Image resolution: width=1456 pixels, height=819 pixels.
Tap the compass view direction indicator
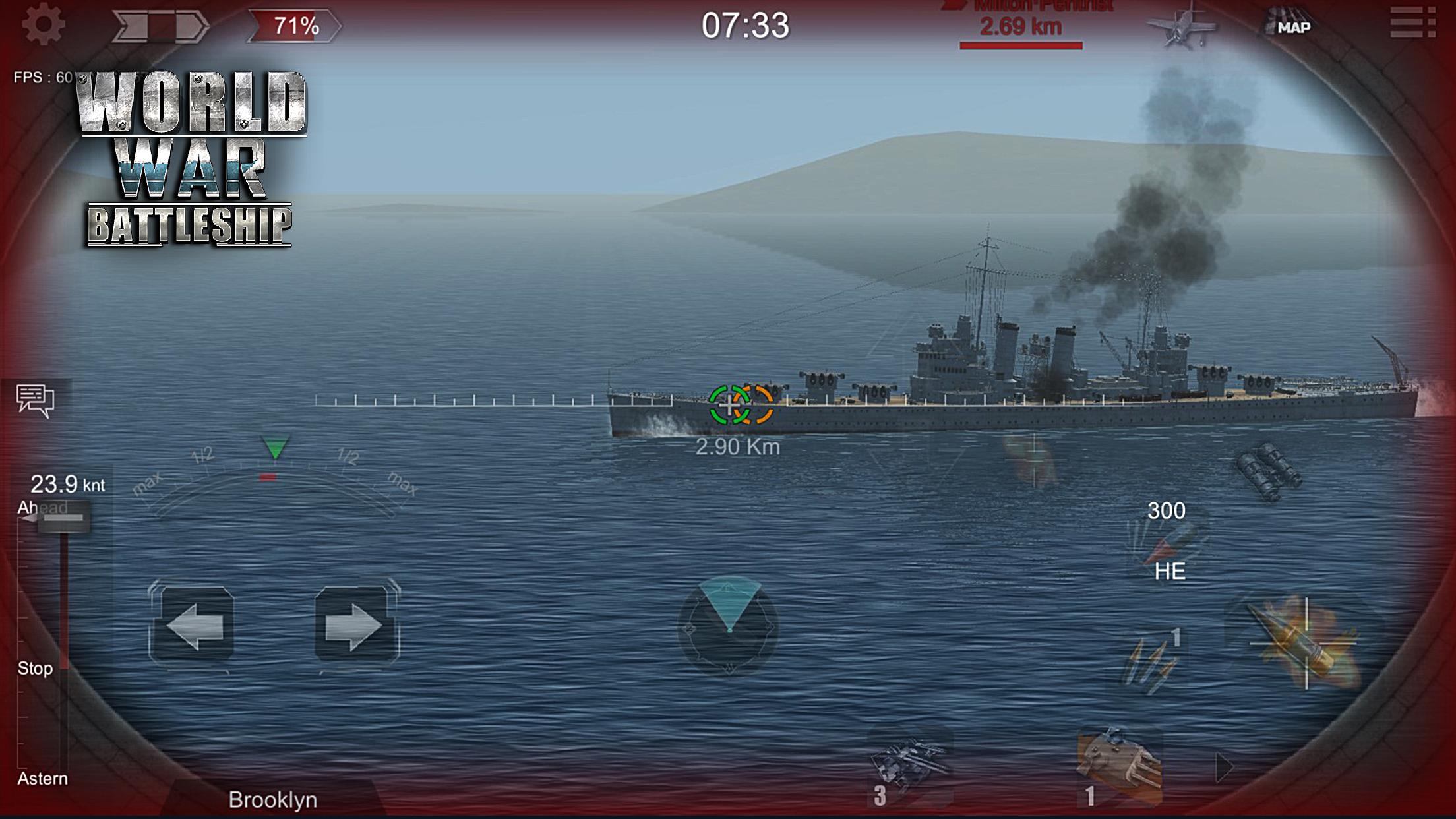(x=729, y=625)
